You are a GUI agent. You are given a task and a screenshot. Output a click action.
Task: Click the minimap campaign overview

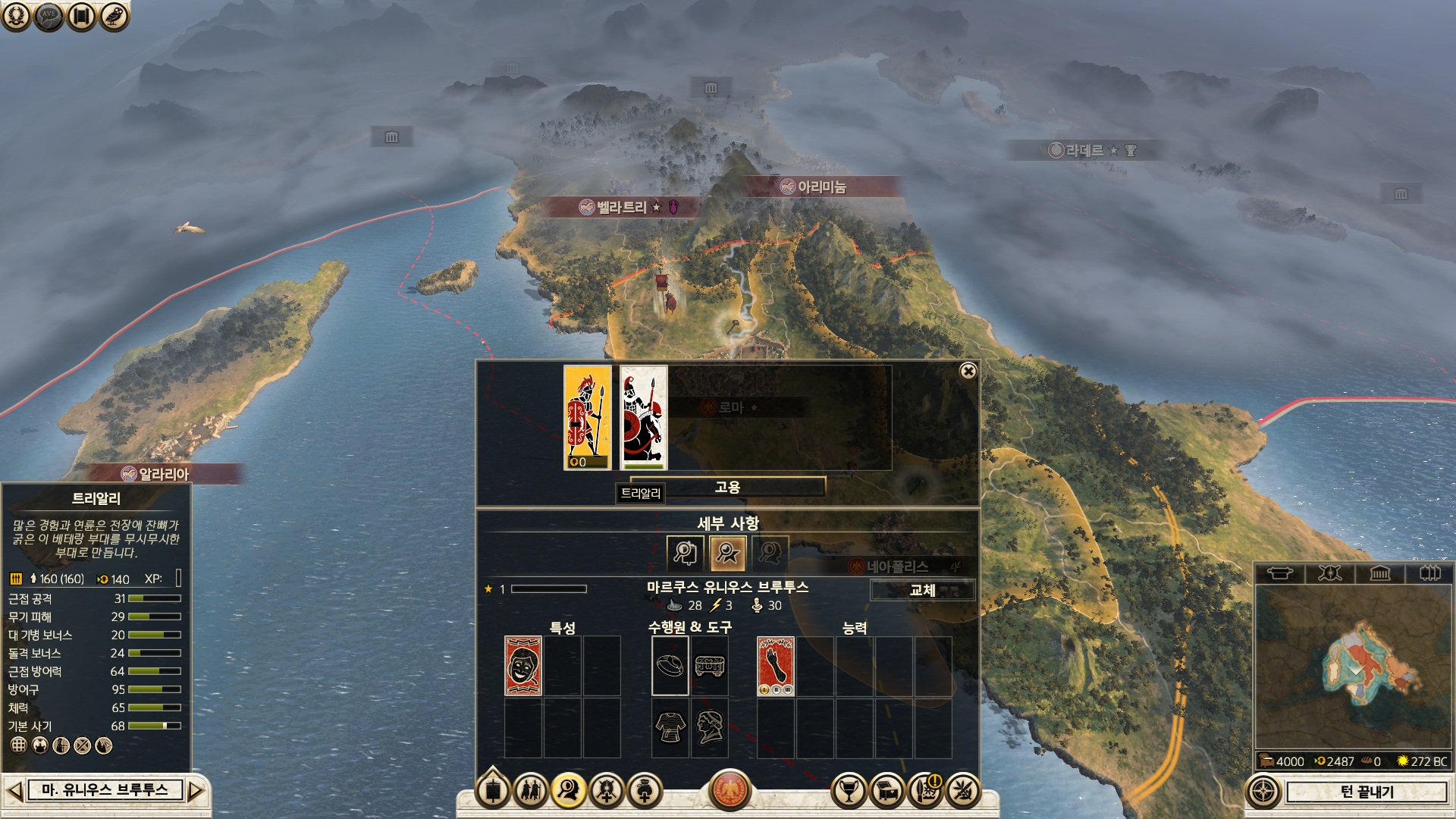(1353, 667)
